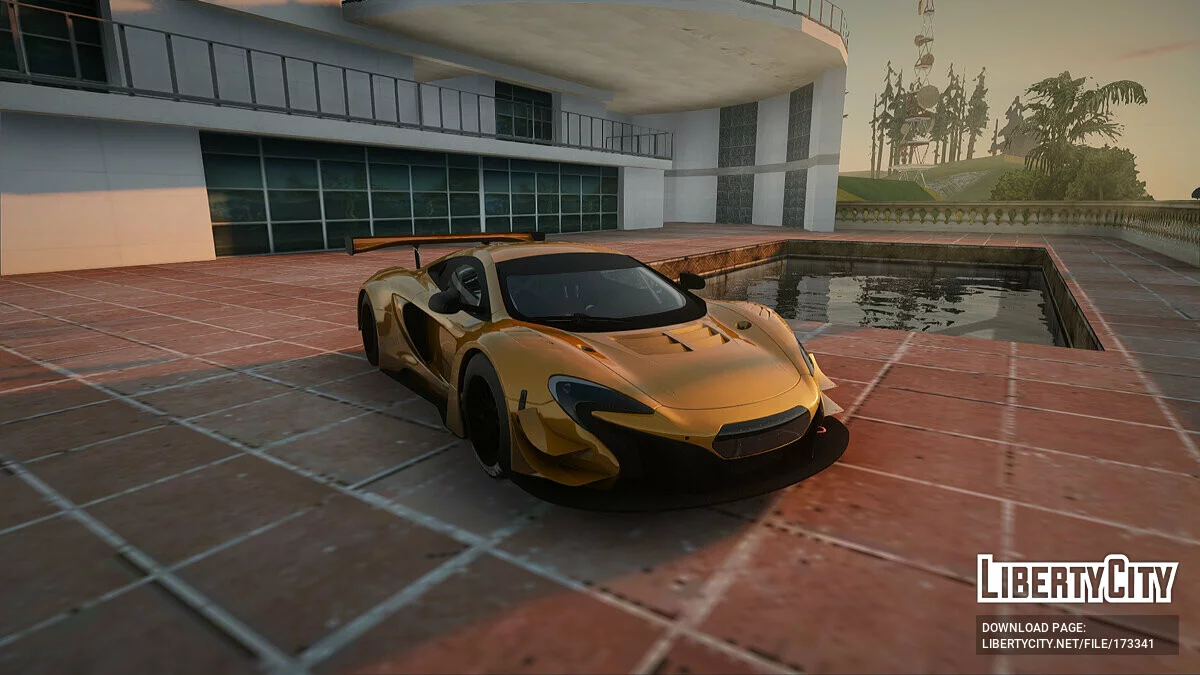Open the libertycity.net/file/173341 download link
The image size is (1200, 675).
click(x=1067, y=643)
